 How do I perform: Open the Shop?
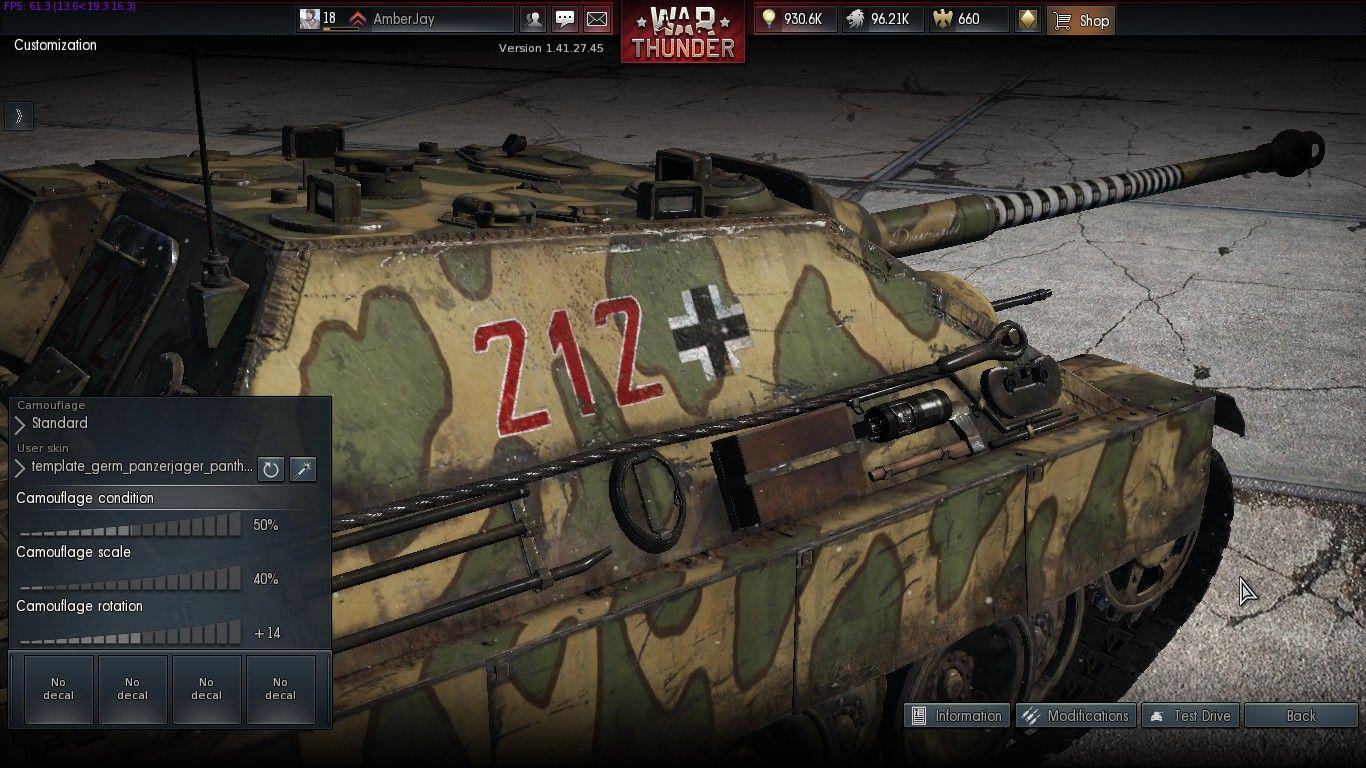(1080, 20)
